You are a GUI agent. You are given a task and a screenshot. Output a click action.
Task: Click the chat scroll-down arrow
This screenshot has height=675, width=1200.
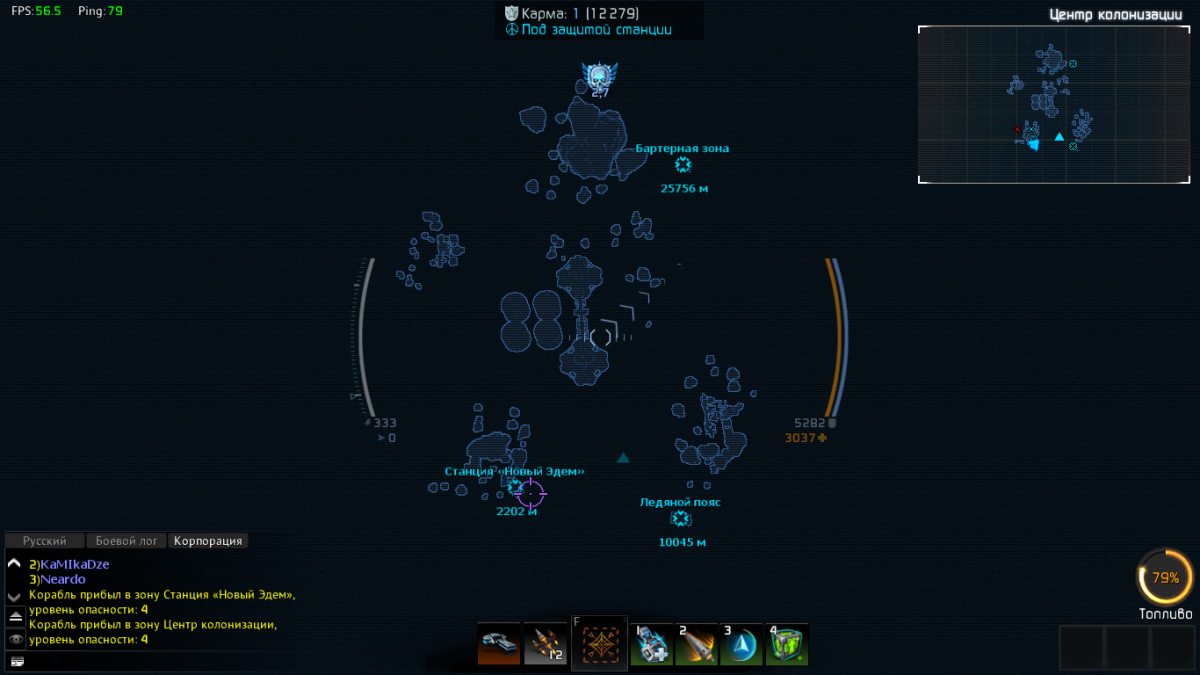pos(14,595)
